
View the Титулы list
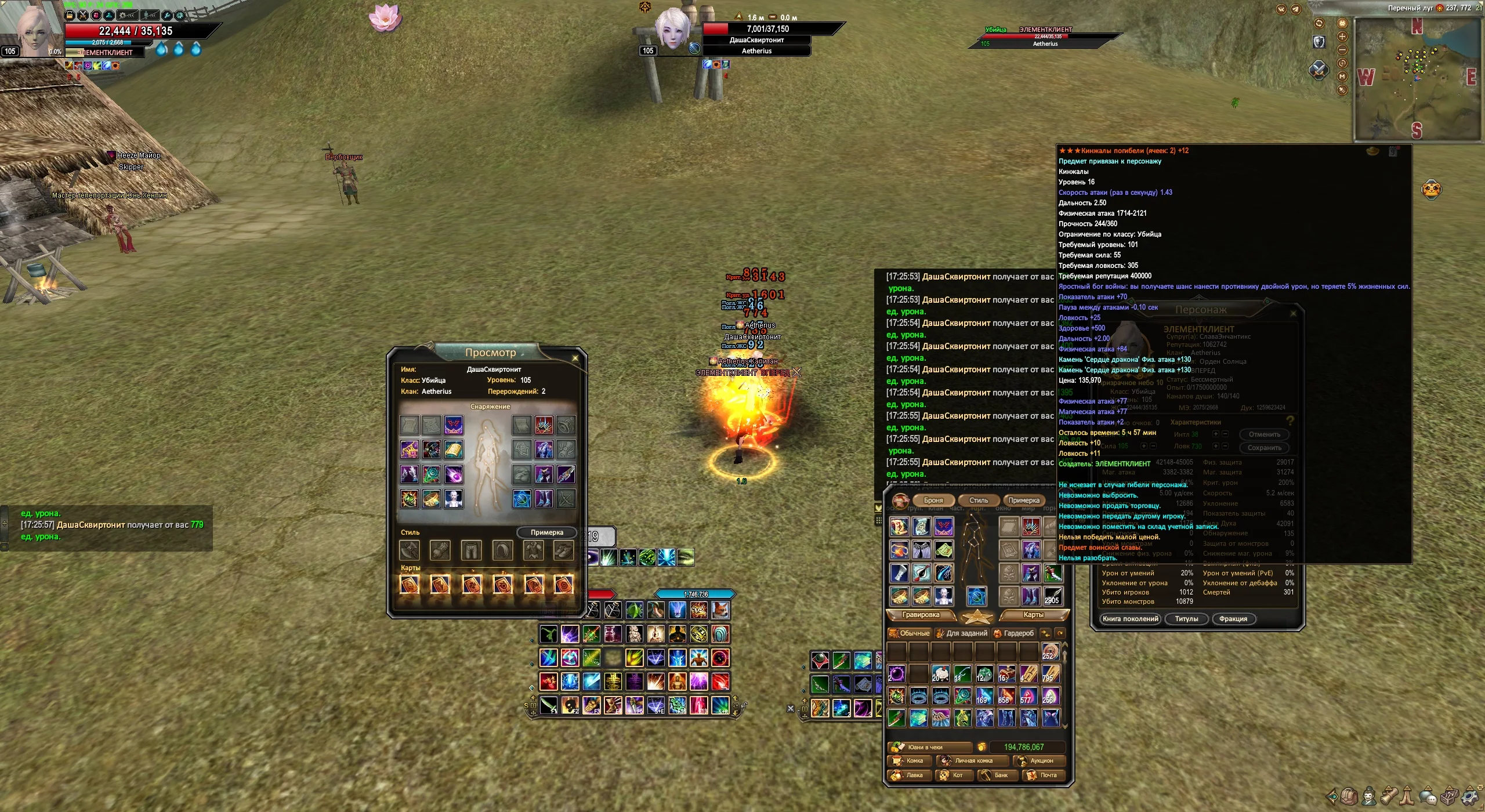(1186, 619)
